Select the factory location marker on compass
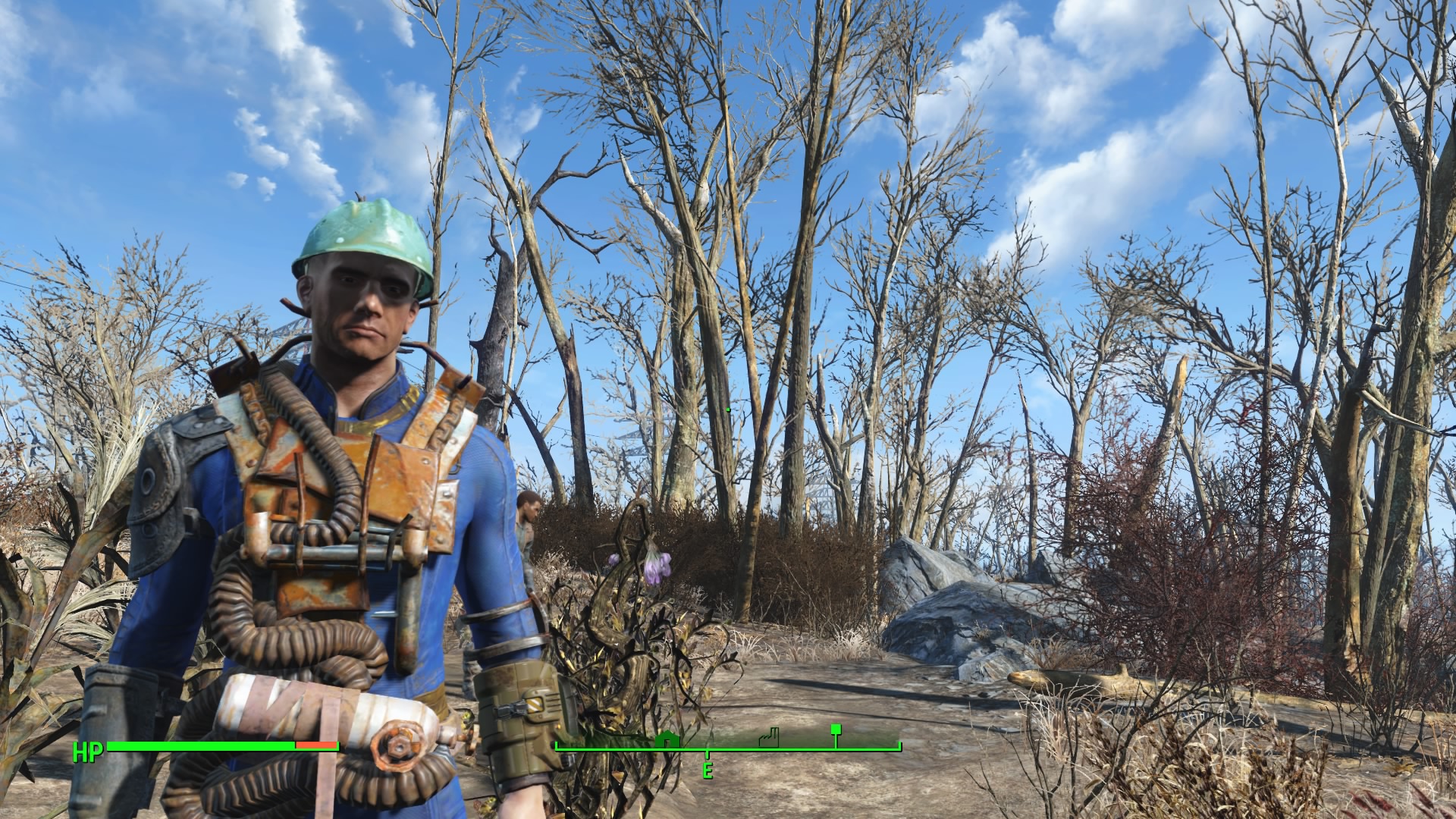This screenshot has width=1456, height=819. pyautogui.click(x=768, y=737)
